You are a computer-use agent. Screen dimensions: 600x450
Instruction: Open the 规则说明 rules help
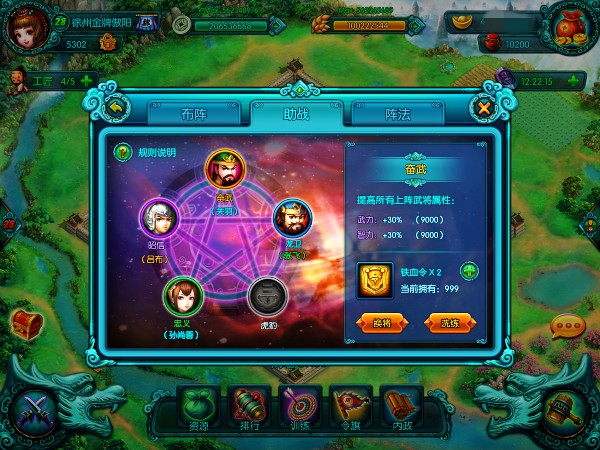[124, 153]
